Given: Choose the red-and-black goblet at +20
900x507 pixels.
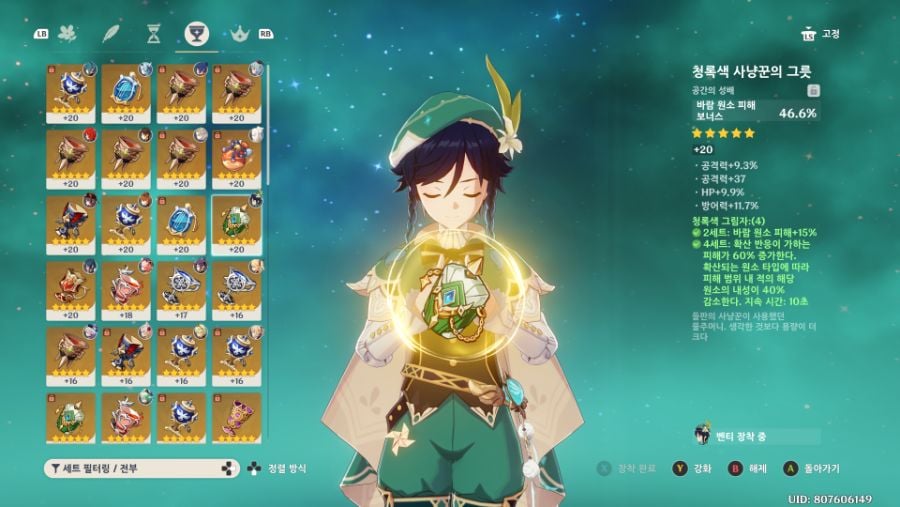Looking at the screenshot, I should [x=71, y=221].
